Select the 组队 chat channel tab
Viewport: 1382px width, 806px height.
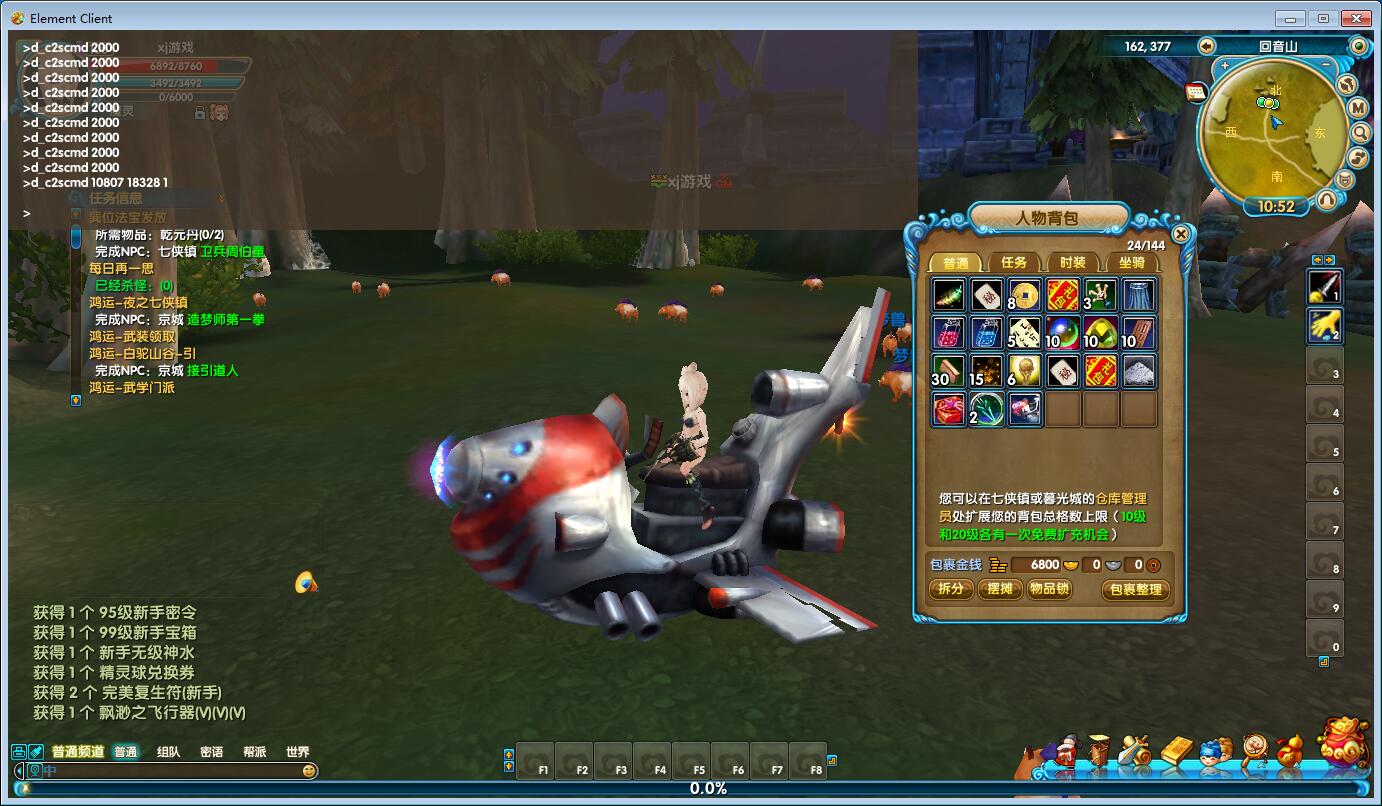168,752
